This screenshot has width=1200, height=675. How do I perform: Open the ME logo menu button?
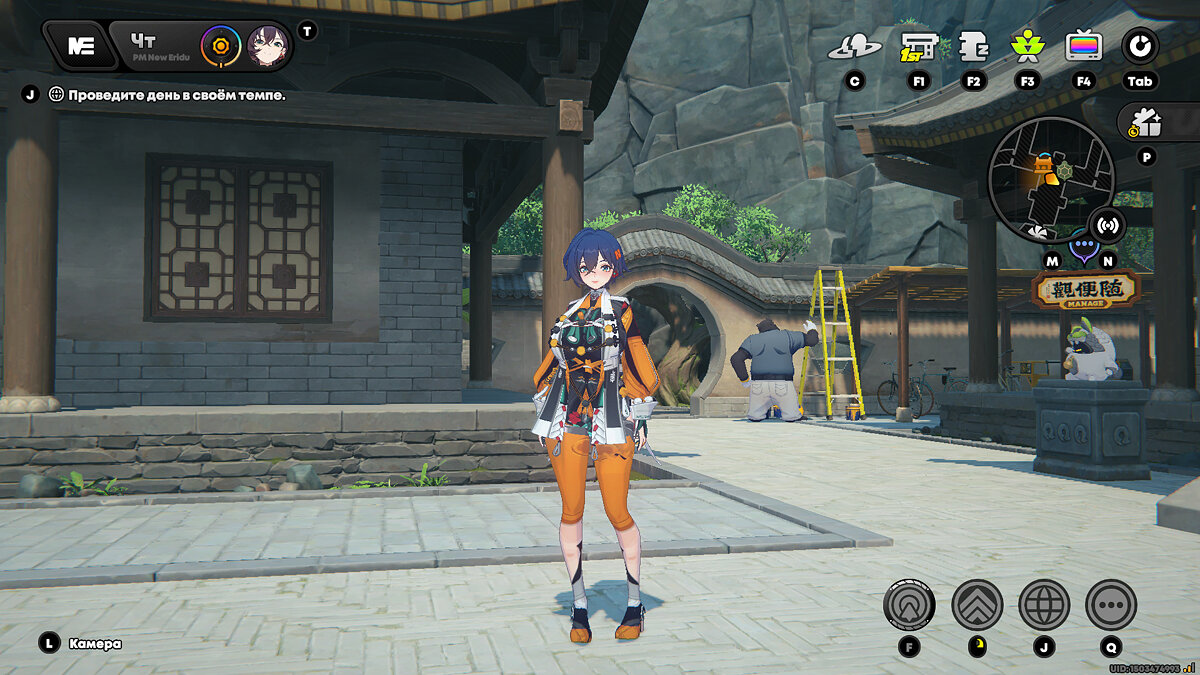pos(81,46)
